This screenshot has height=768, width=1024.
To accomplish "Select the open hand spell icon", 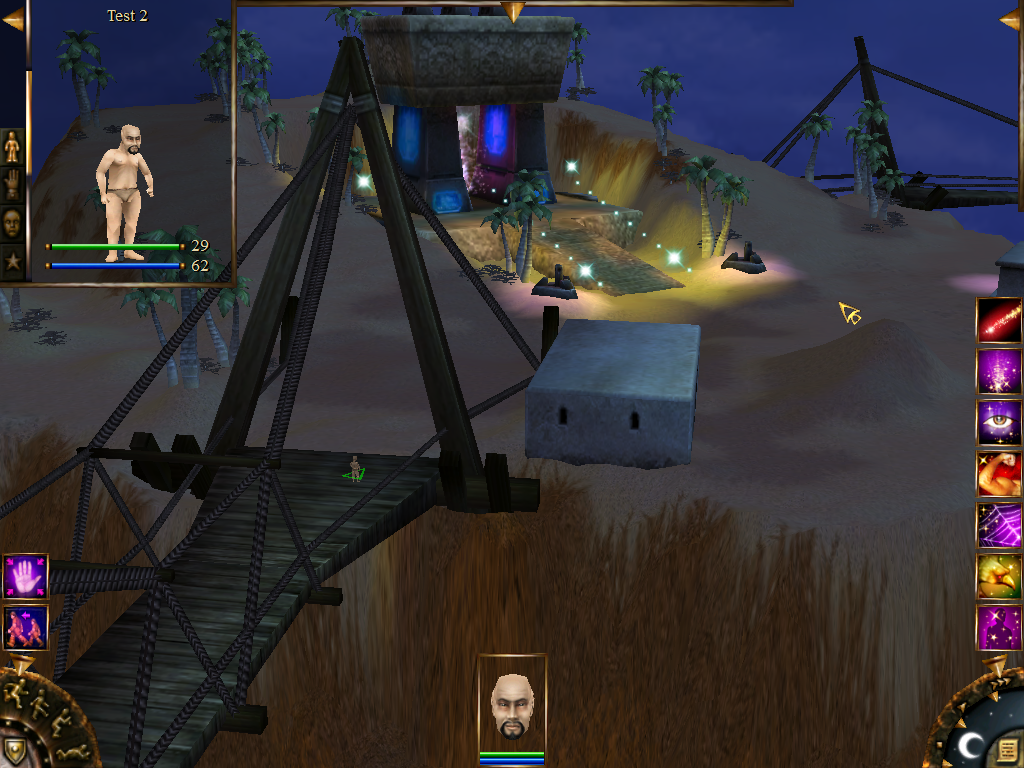I will click(25, 577).
